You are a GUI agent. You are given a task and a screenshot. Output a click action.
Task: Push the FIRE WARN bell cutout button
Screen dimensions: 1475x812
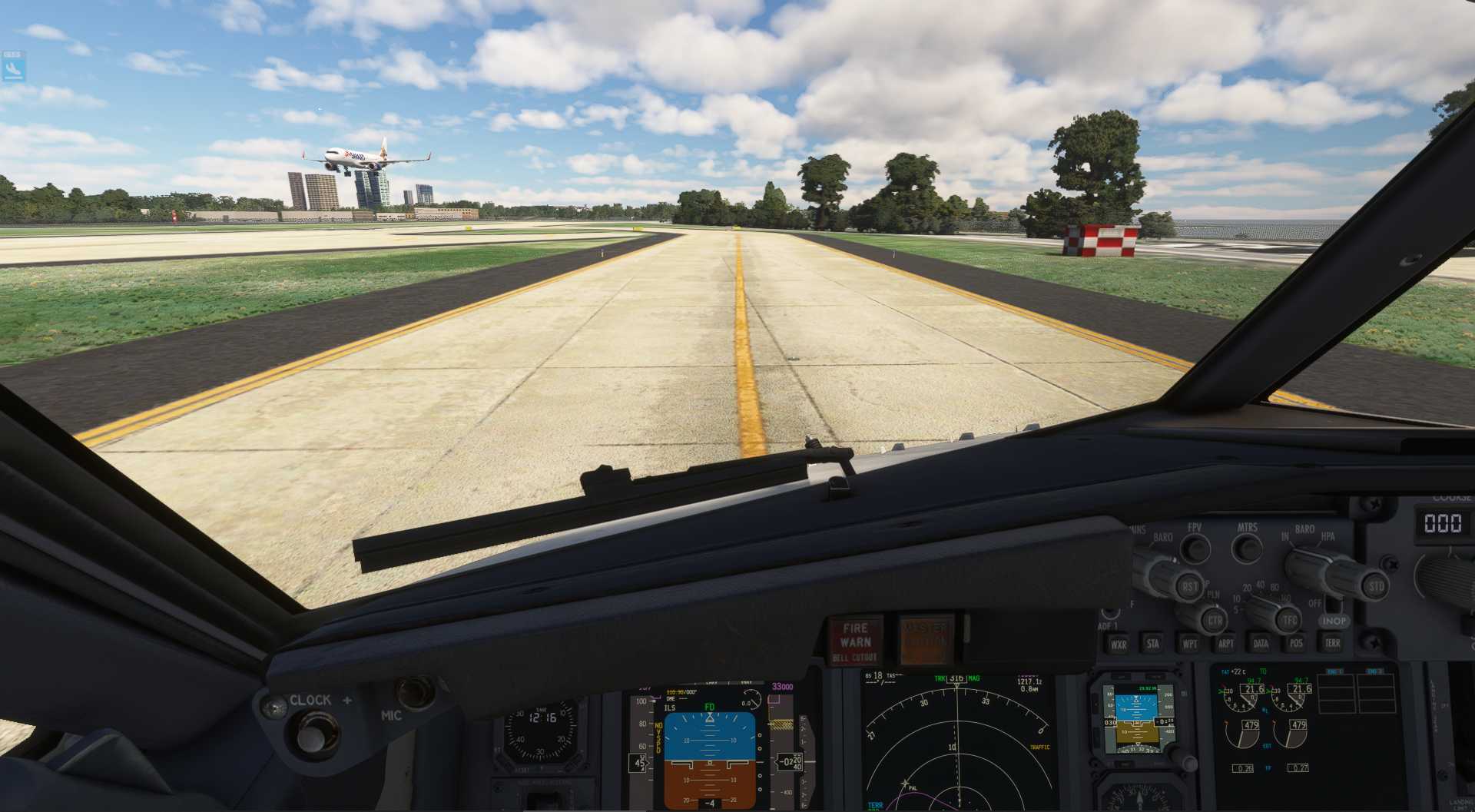[x=856, y=640]
